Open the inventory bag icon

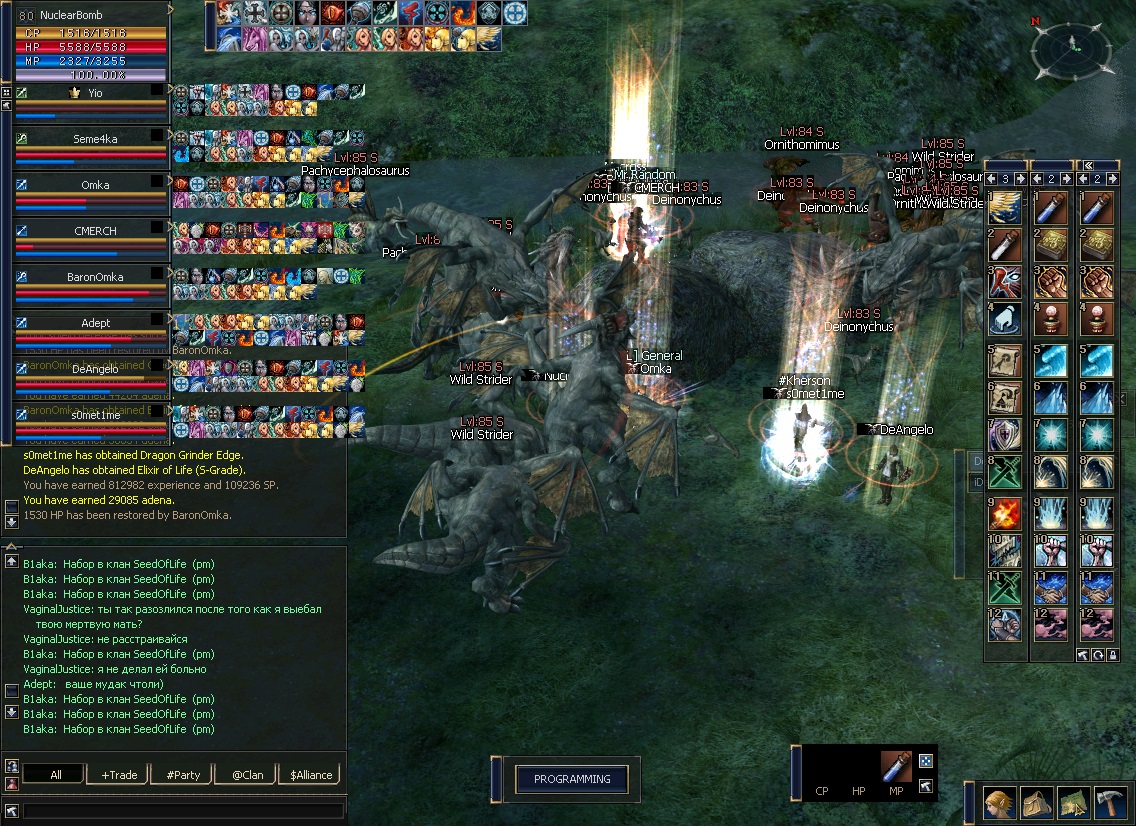(x=1035, y=802)
